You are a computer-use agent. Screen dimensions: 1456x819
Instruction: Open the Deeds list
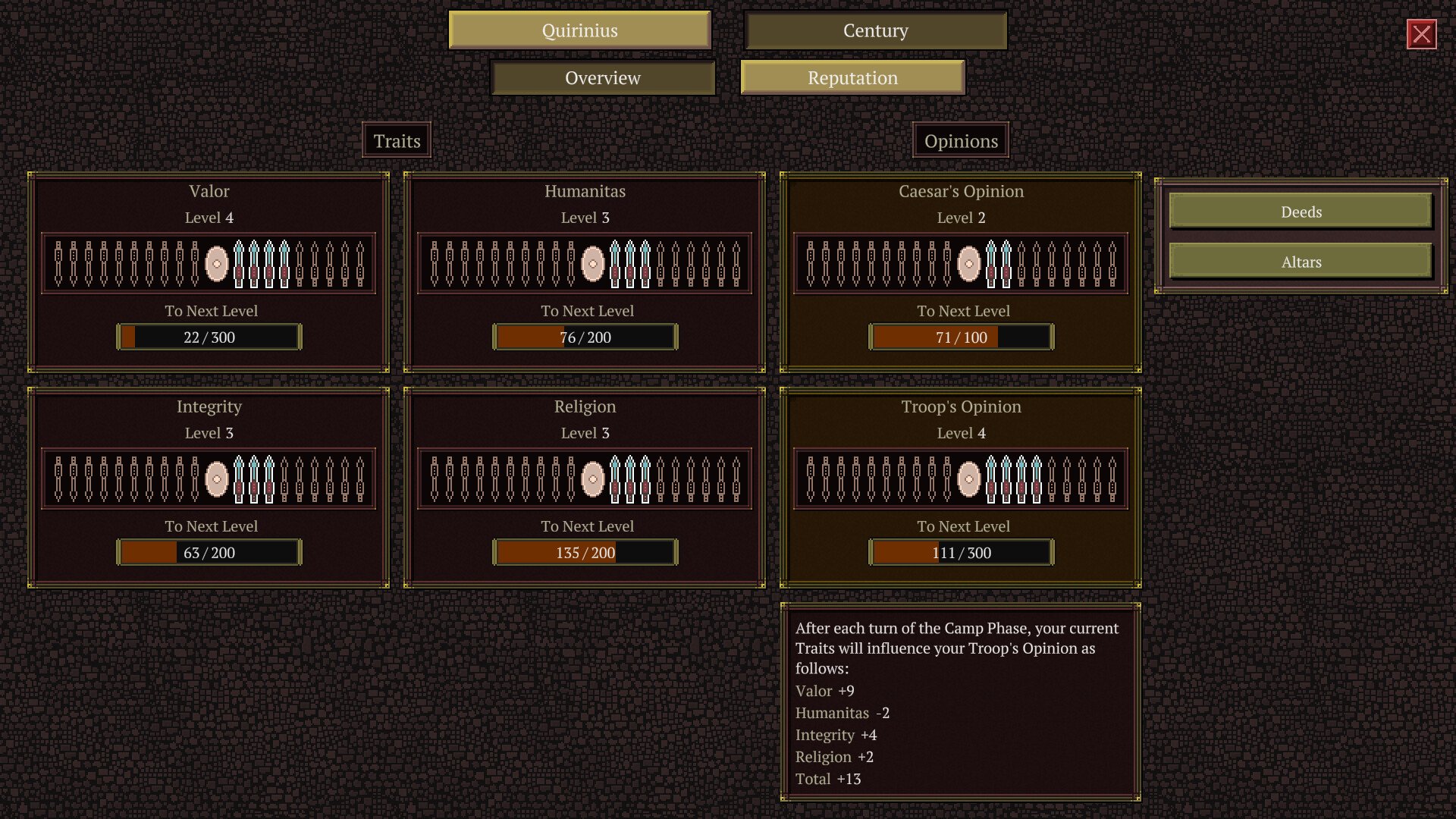click(1301, 212)
